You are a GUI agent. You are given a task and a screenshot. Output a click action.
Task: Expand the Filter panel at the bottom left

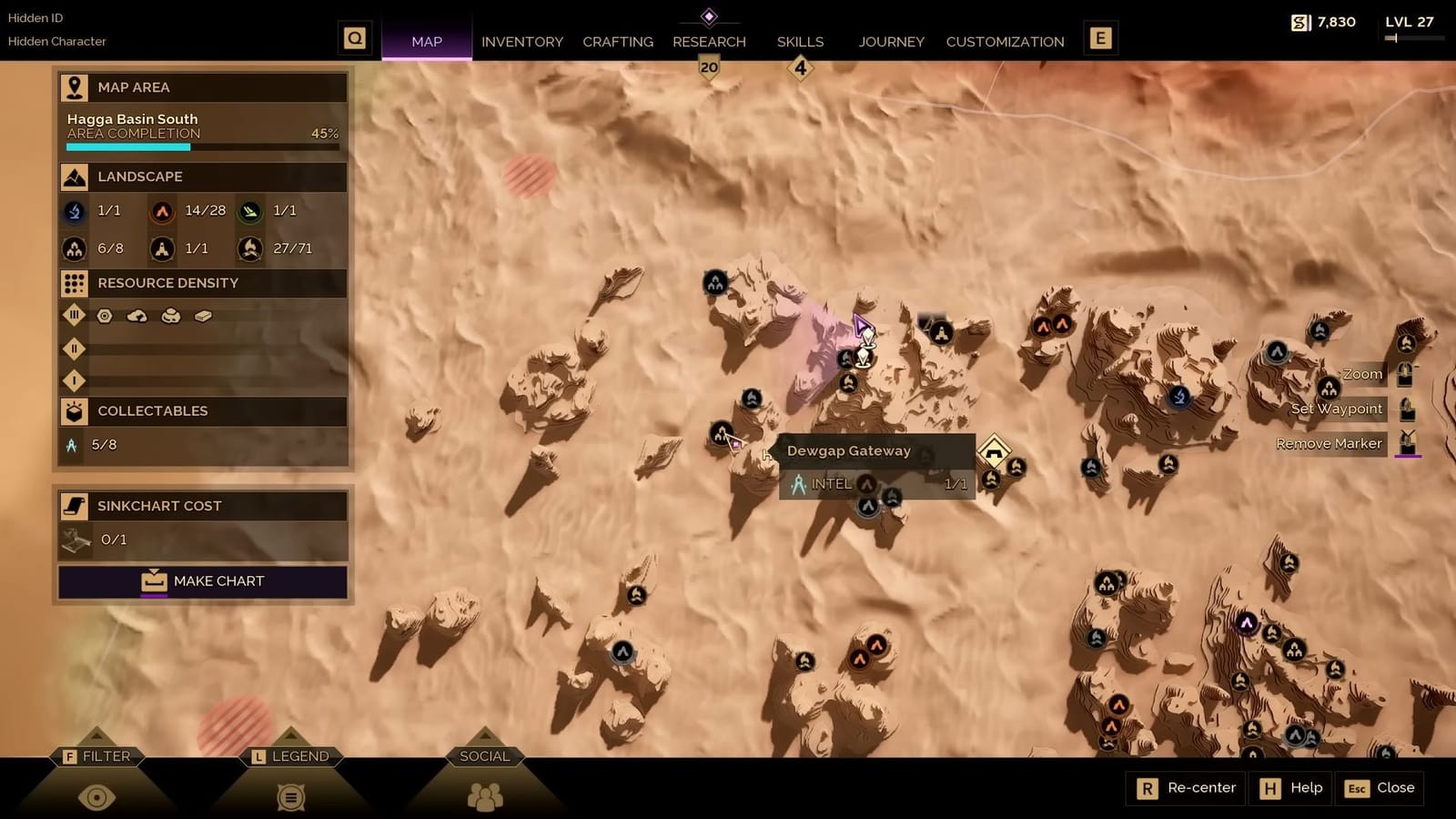(96, 756)
